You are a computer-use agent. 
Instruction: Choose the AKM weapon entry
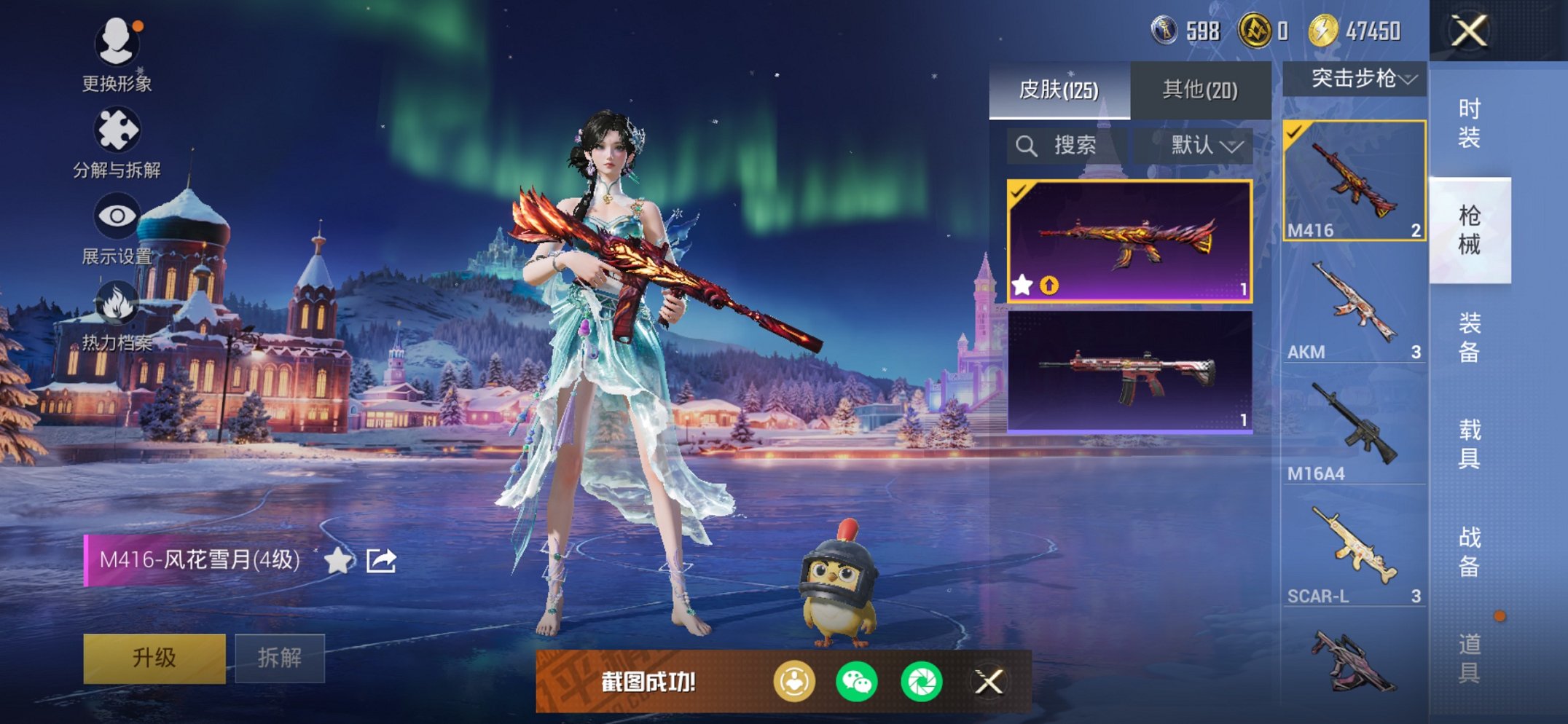pos(1354,310)
